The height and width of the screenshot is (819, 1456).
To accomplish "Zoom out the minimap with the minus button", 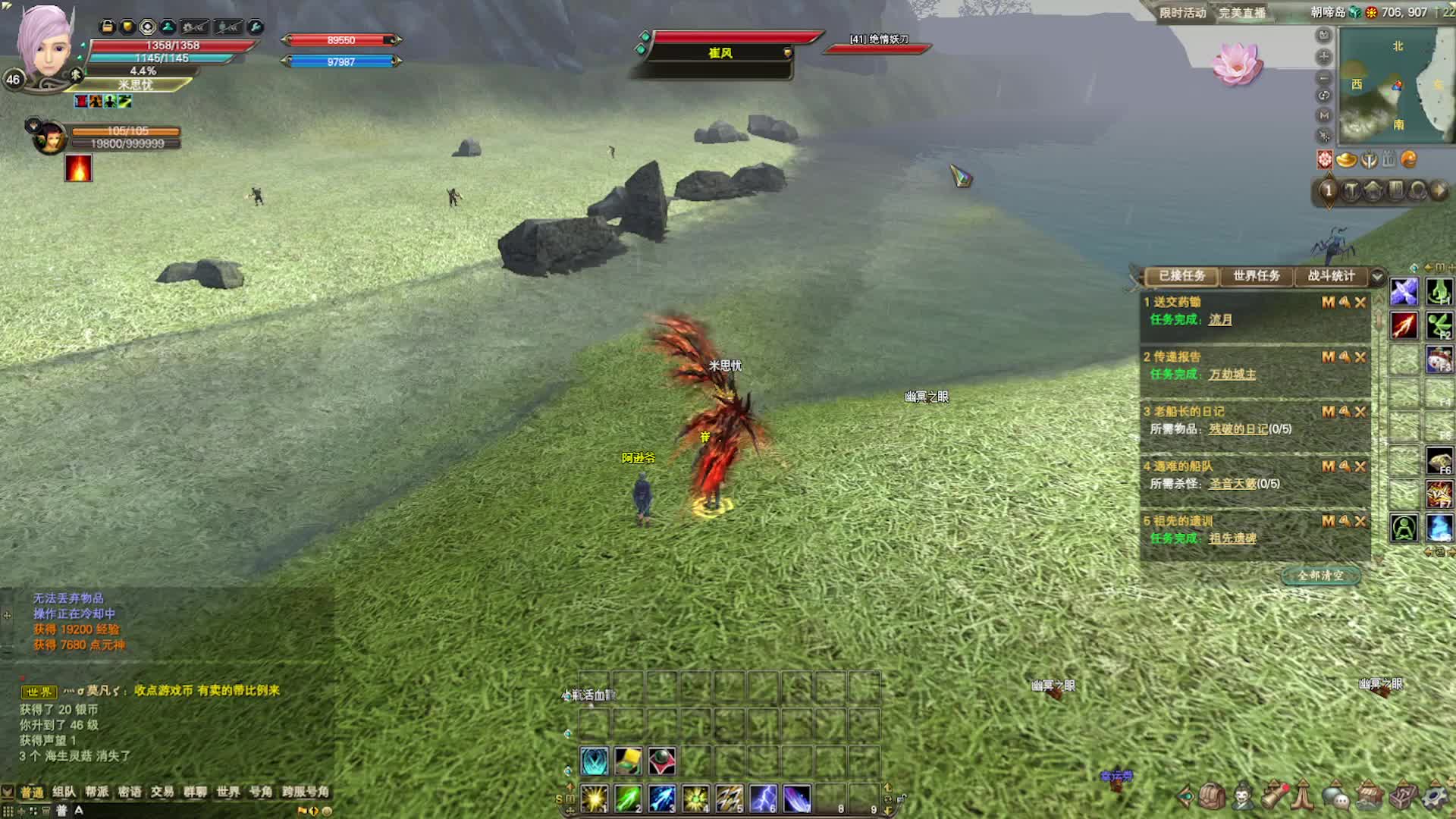I will (1324, 77).
